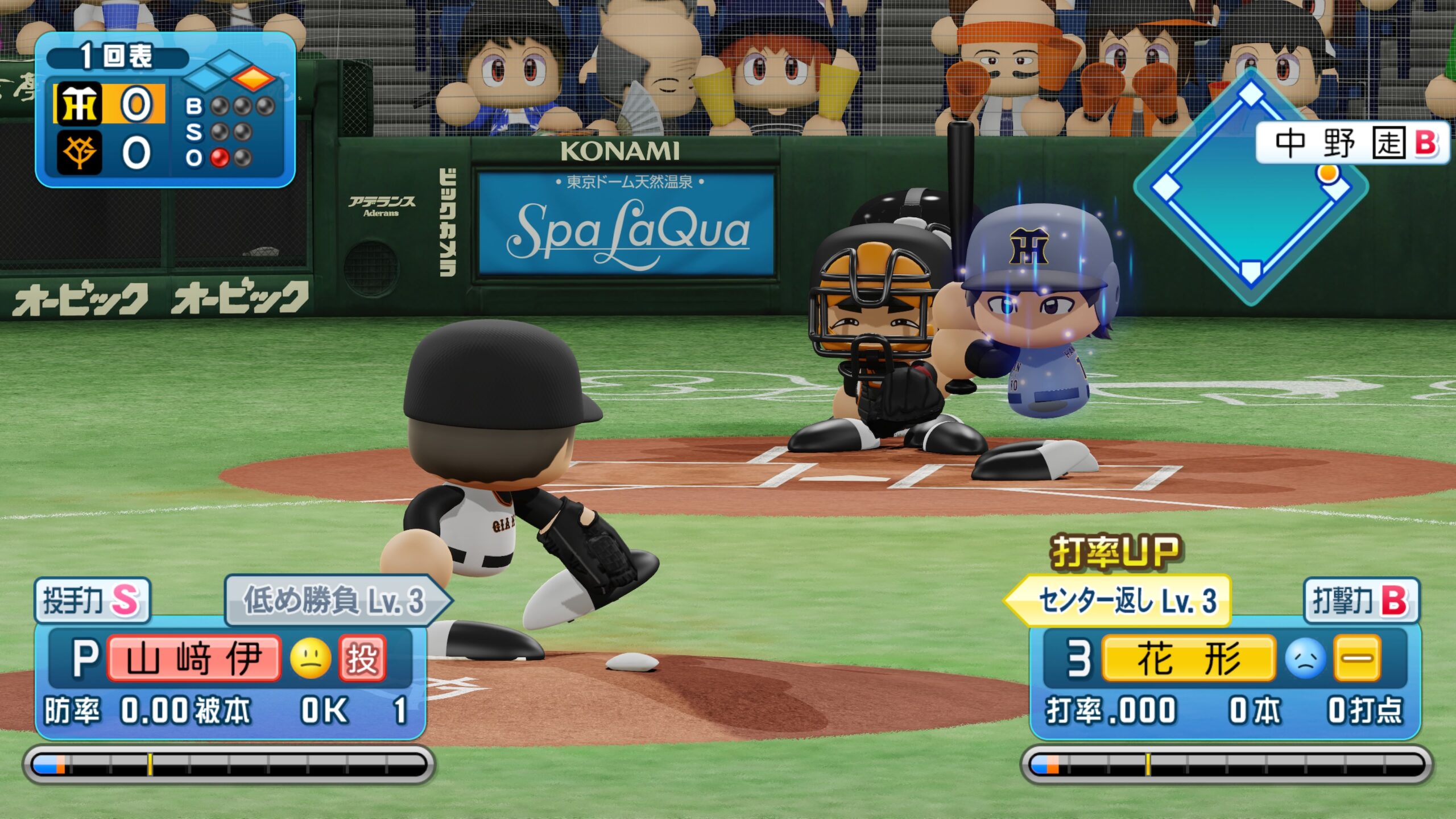Click the pitcher's yellow neutral mood face

pyautogui.click(x=311, y=659)
